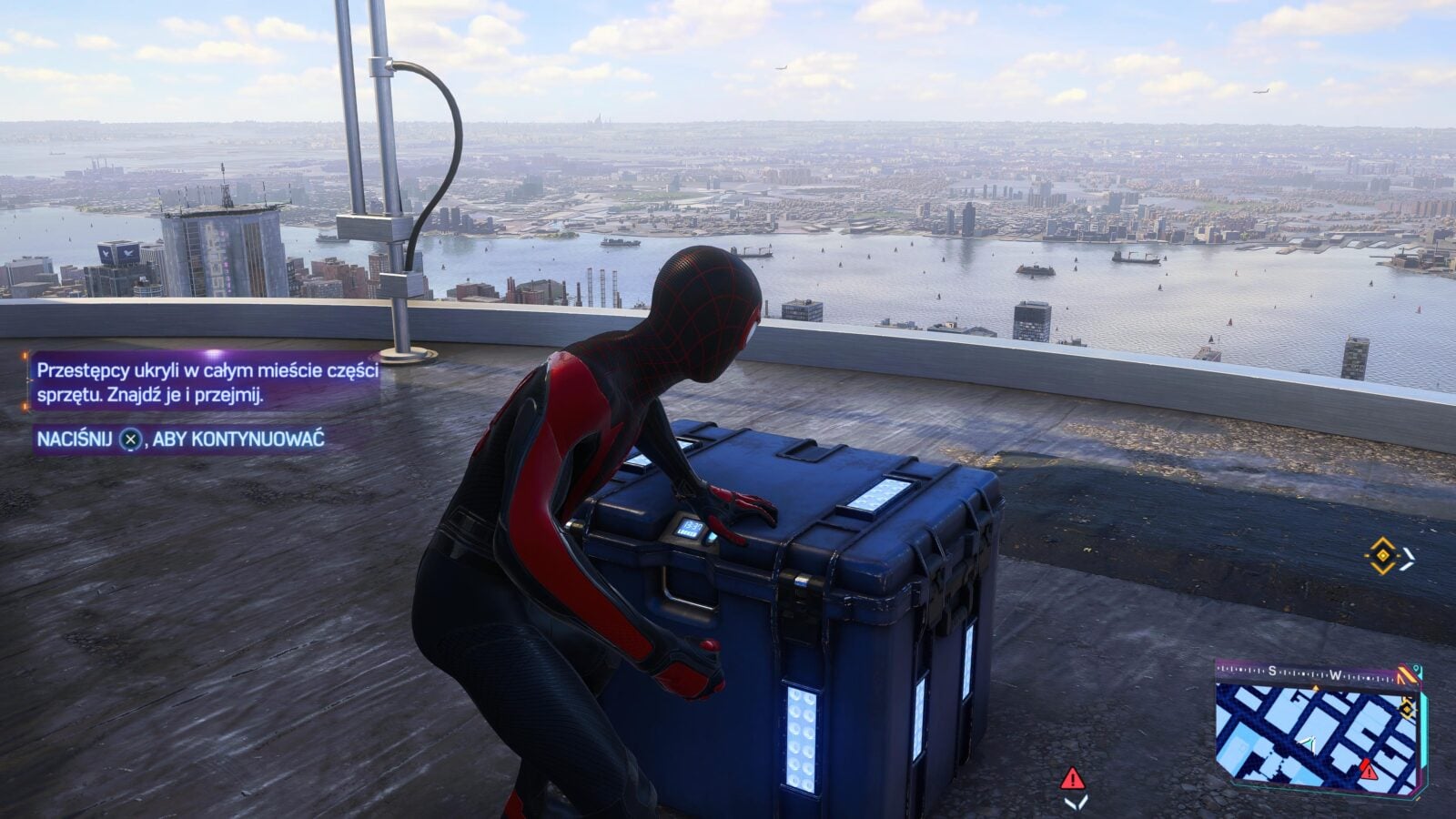Continue past the hidden tech parts tutorial
Viewport: 1456px width, 819px height.
click(x=132, y=440)
